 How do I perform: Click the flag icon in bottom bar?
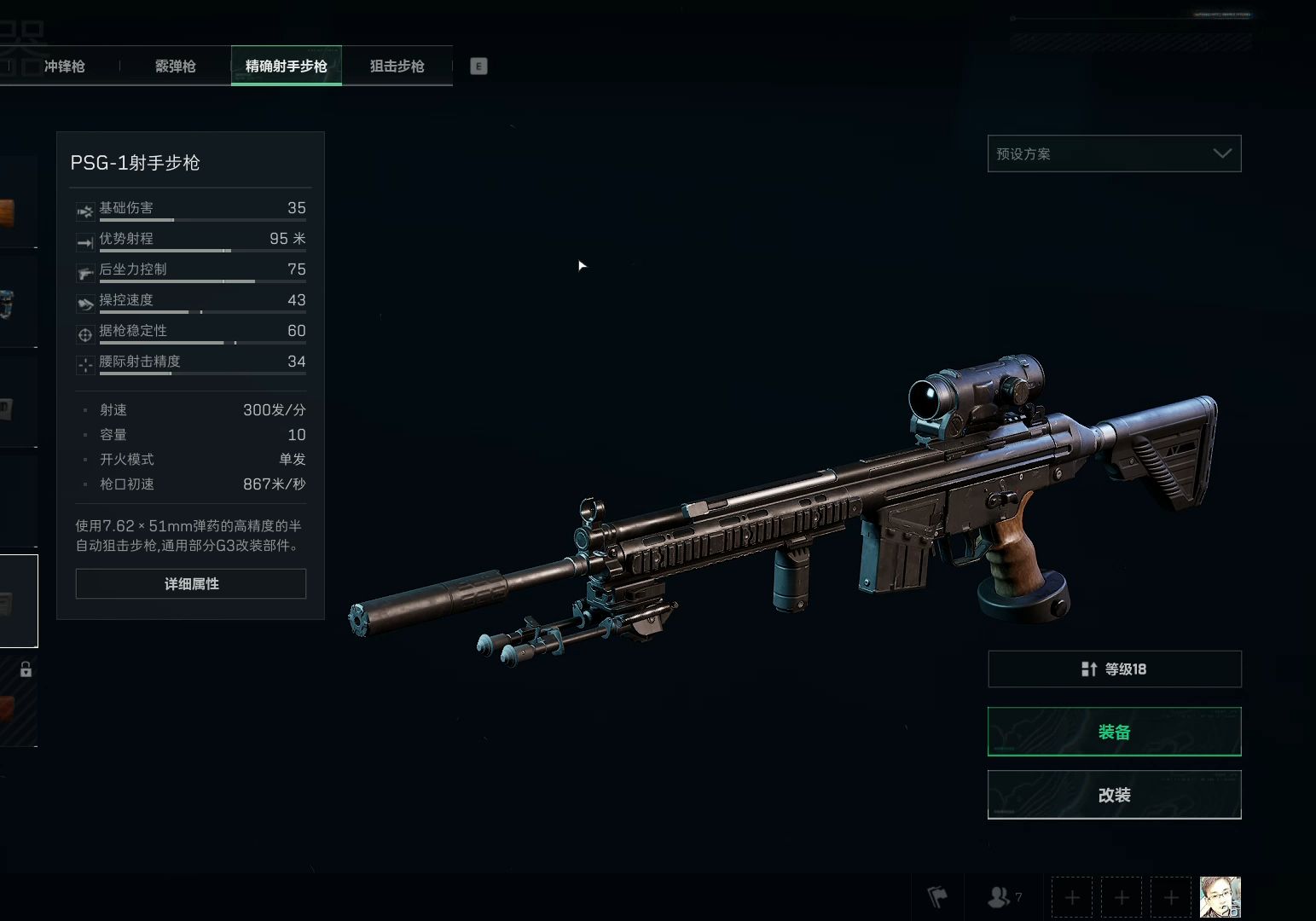(x=937, y=897)
